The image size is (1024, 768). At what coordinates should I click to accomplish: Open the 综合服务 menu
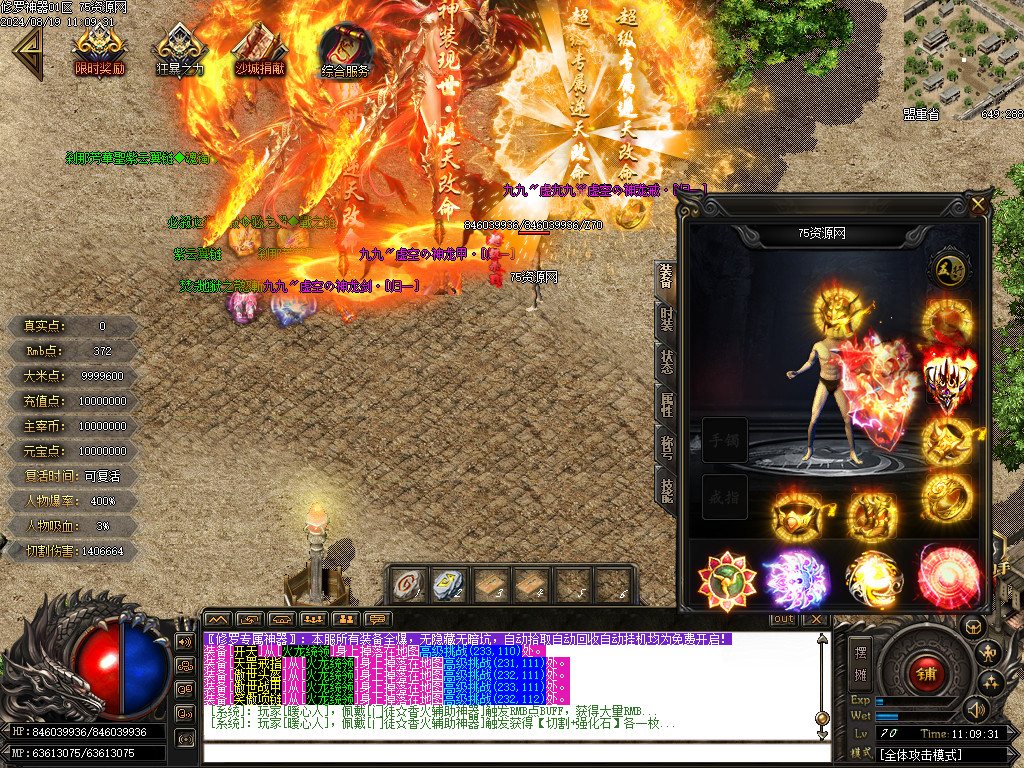click(346, 50)
